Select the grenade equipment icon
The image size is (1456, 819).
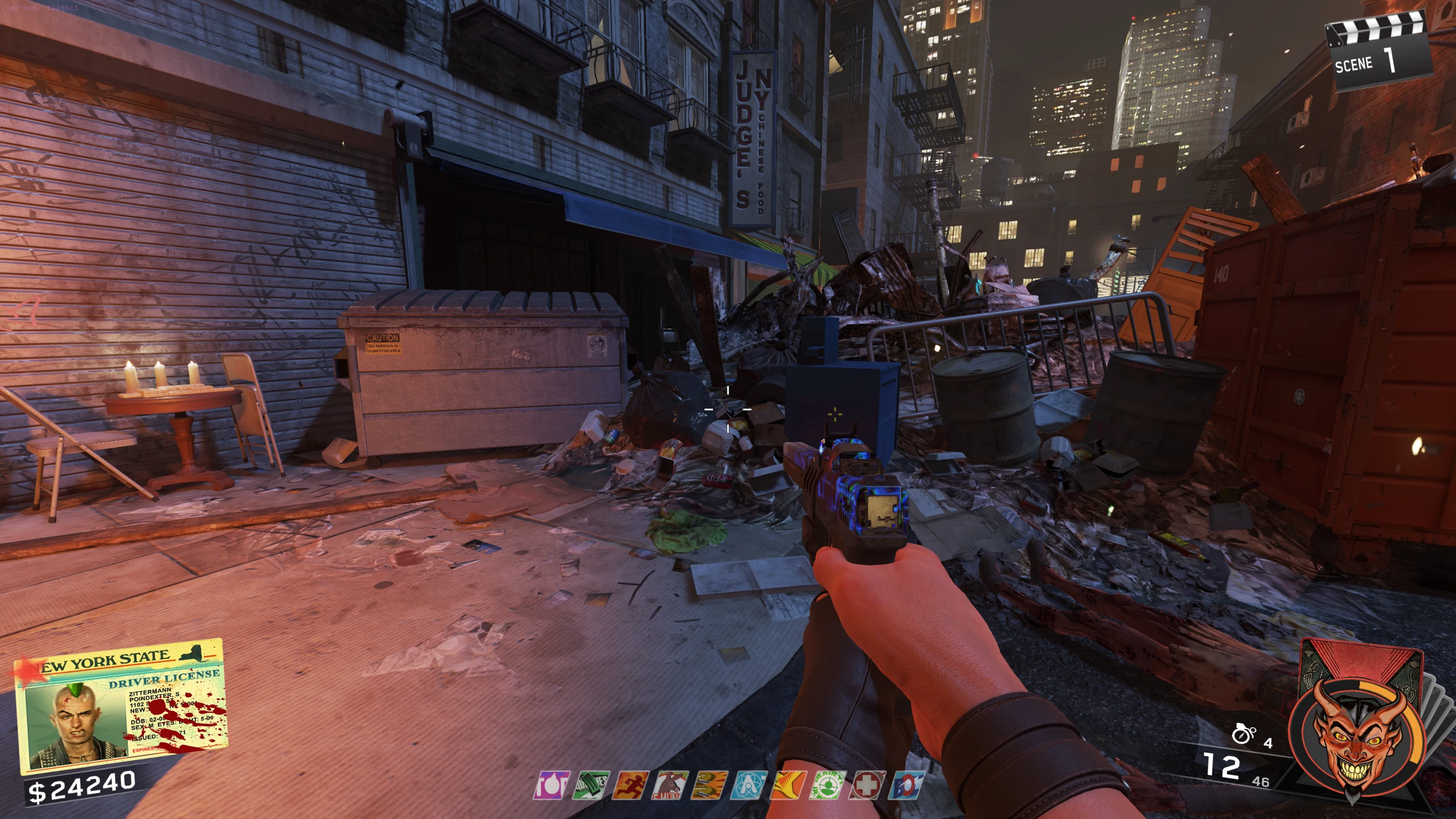coord(1243,734)
